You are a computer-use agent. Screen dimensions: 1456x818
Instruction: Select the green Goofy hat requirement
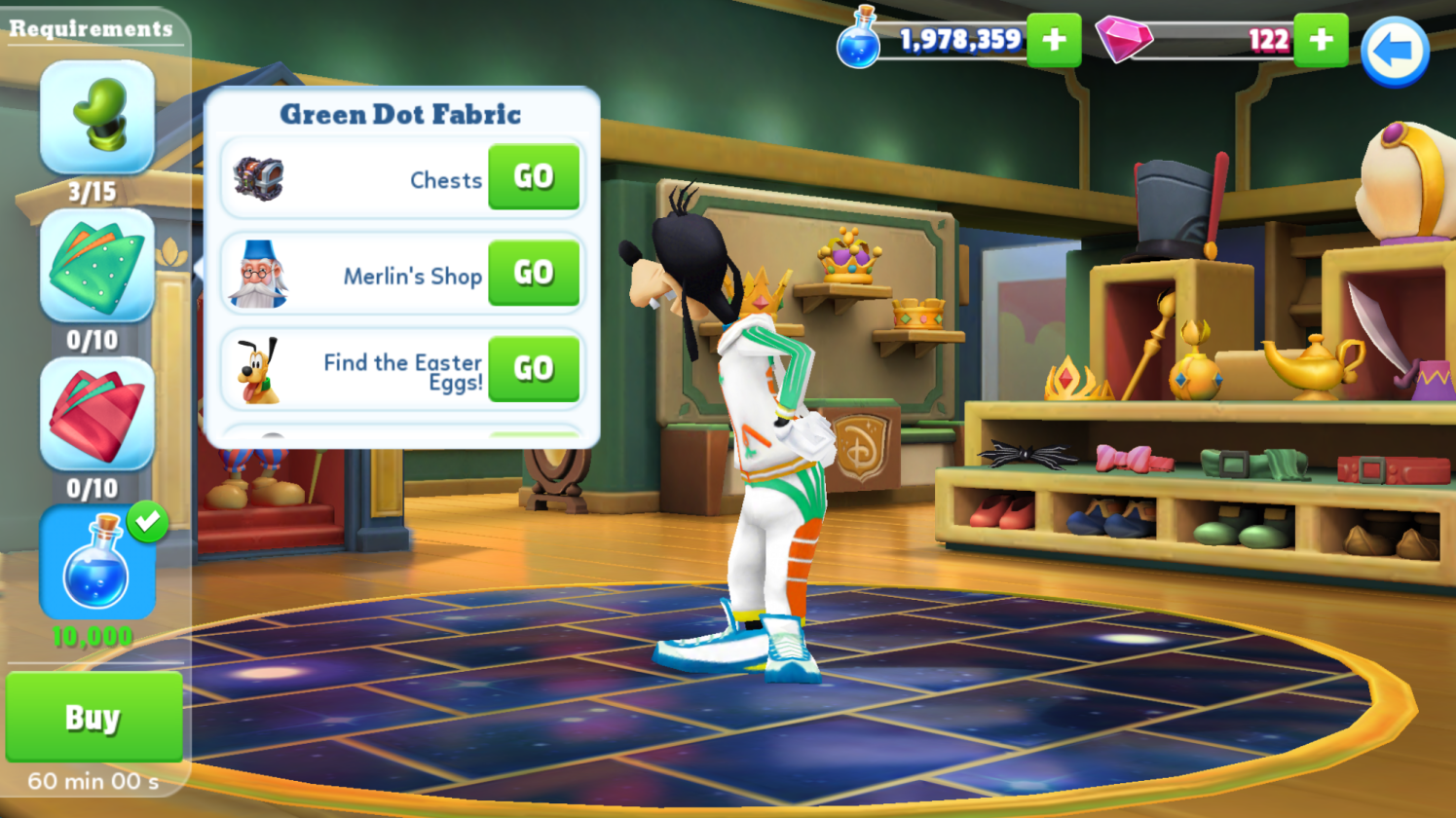[96, 117]
